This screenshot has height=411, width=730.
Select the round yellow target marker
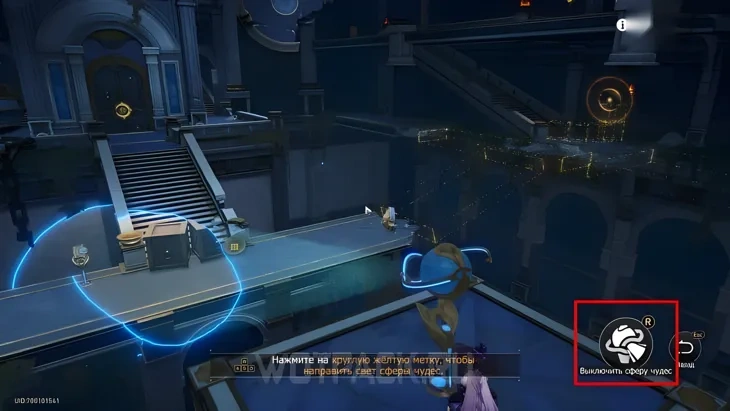pos(607,98)
